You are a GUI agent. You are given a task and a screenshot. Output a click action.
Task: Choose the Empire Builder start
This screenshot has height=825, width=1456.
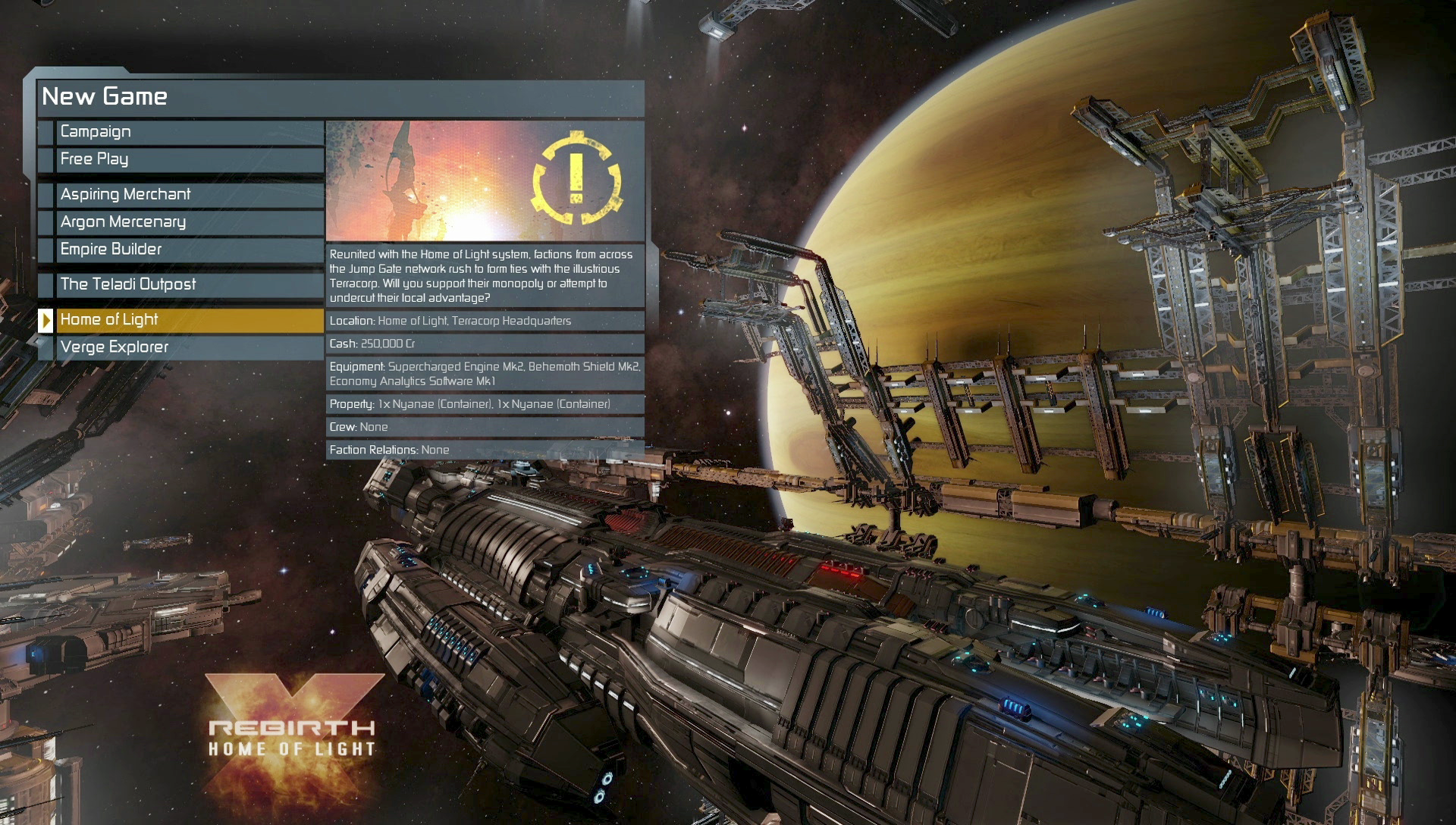point(190,249)
